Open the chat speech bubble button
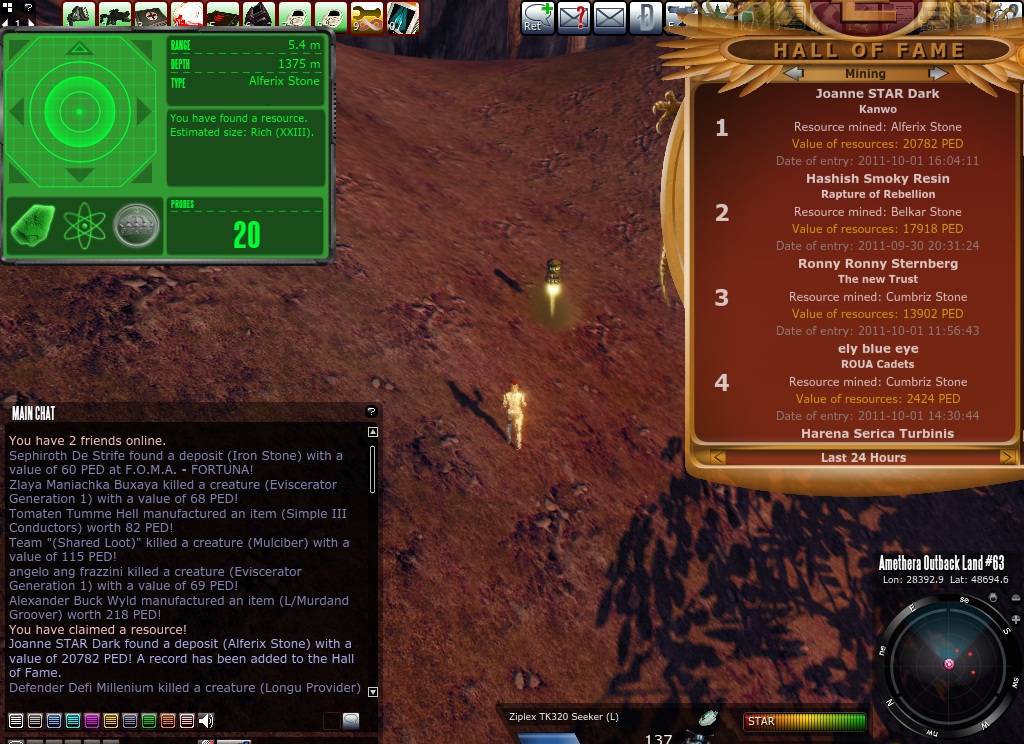Screen dimensions: 1024x744 (351, 721)
